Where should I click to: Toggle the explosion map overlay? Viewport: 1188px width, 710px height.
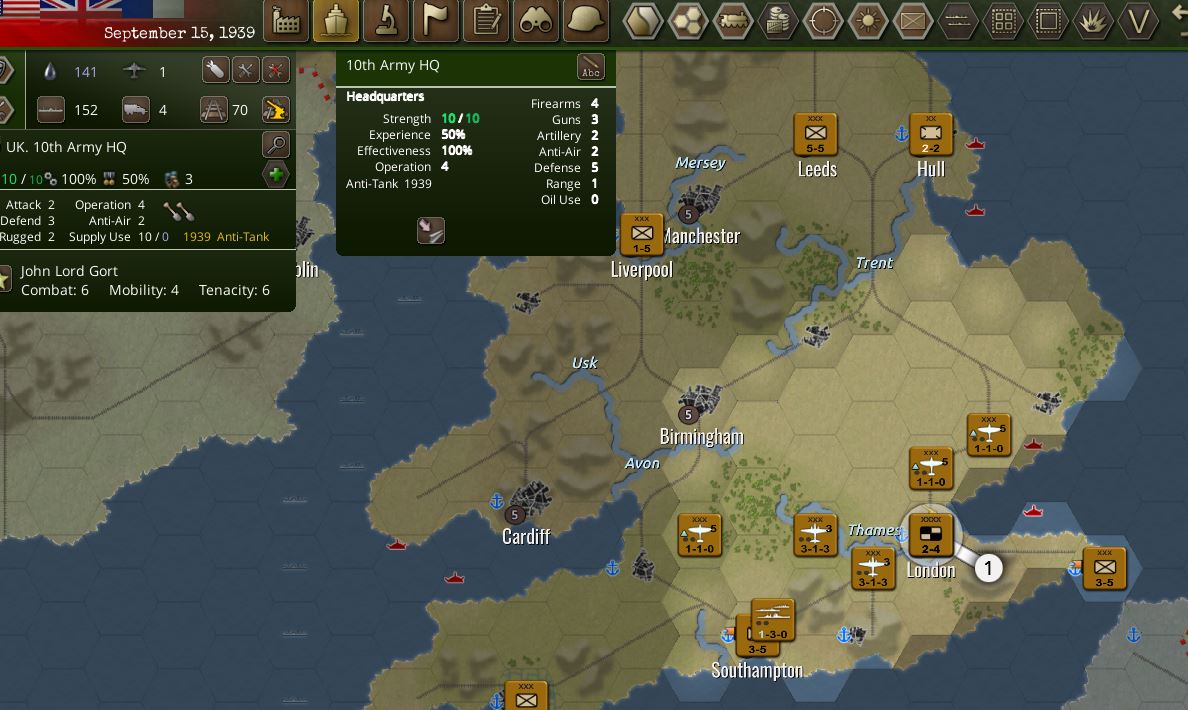(x=1093, y=20)
